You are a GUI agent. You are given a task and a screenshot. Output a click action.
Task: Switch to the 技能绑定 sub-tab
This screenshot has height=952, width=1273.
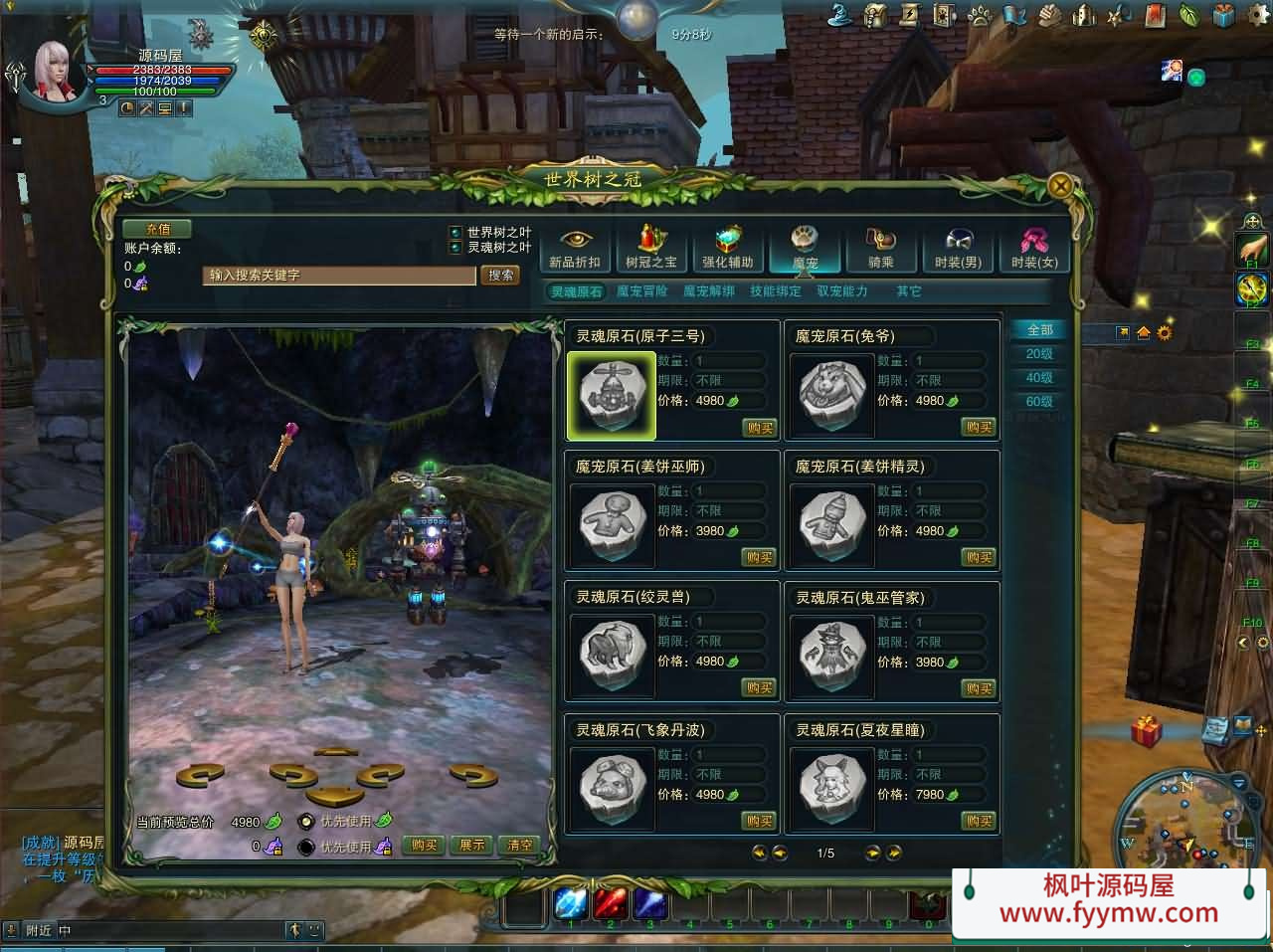pyautogui.click(x=776, y=291)
